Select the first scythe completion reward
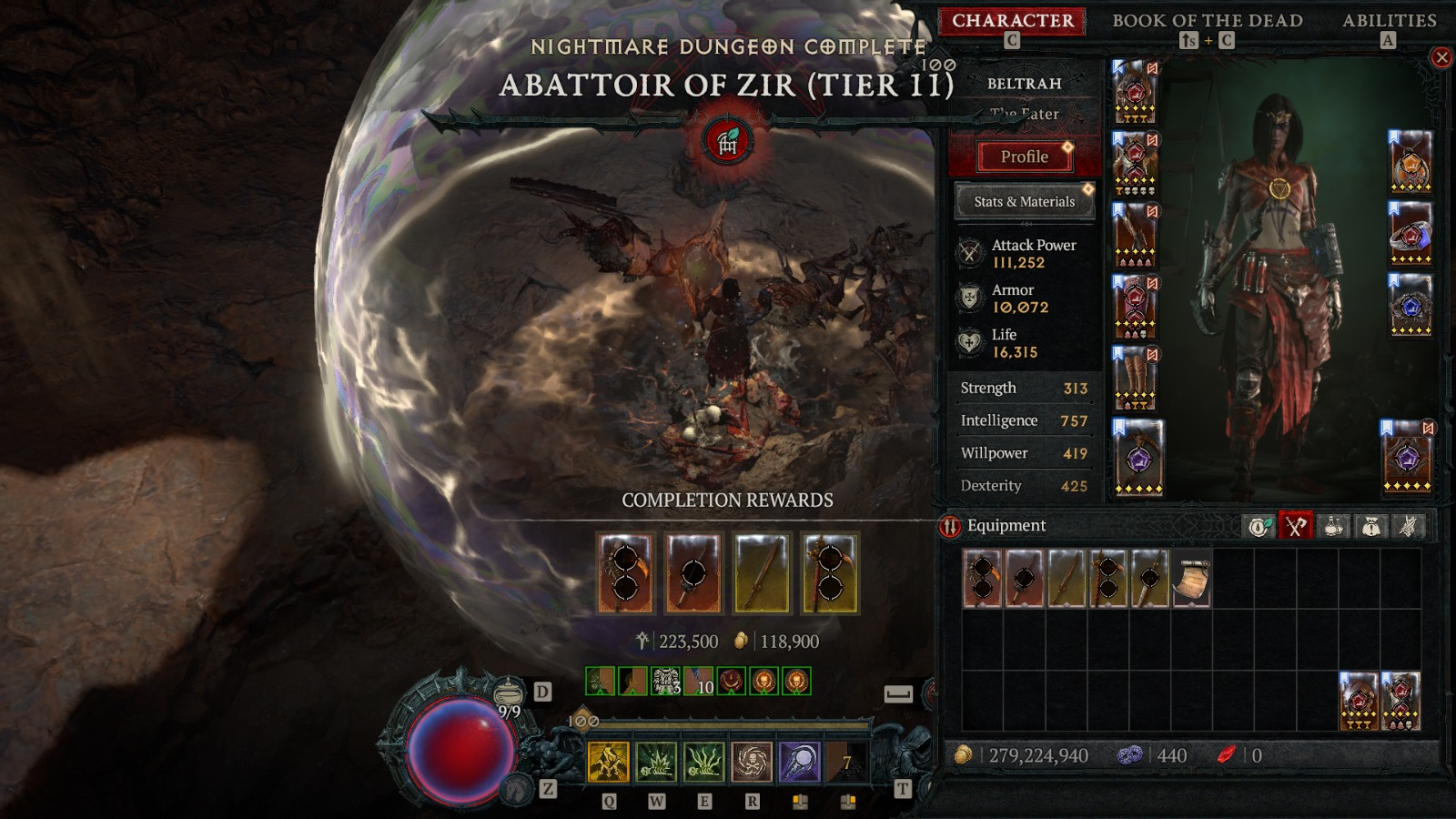 click(625, 573)
